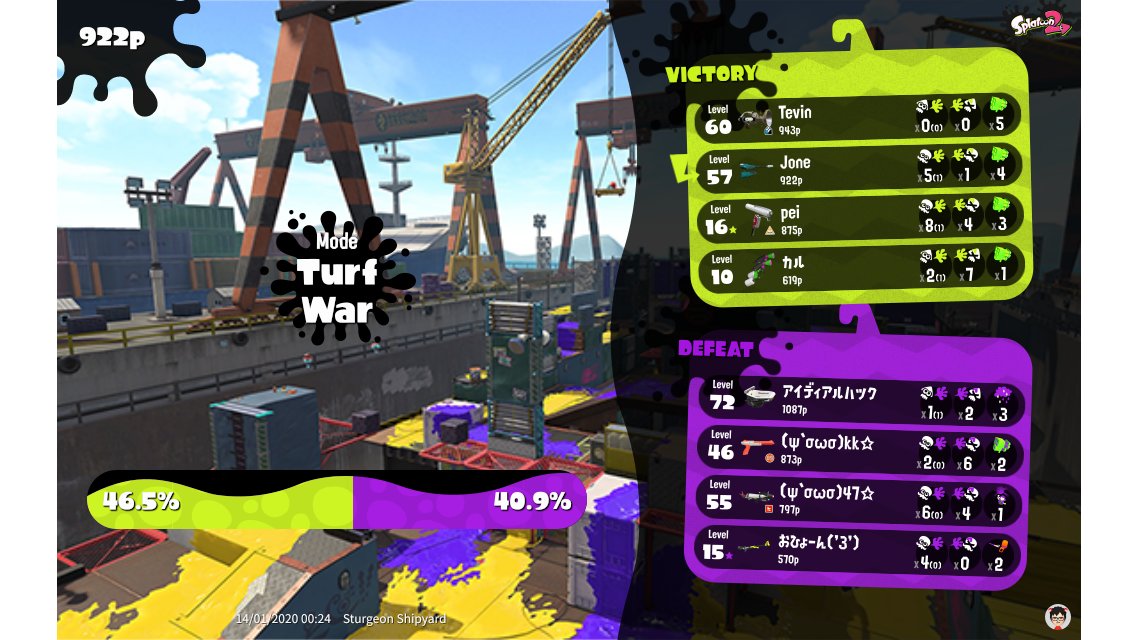Select Tevin's player row
Viewport: 1138px width, 640px height.
click(x=860, y=116)
